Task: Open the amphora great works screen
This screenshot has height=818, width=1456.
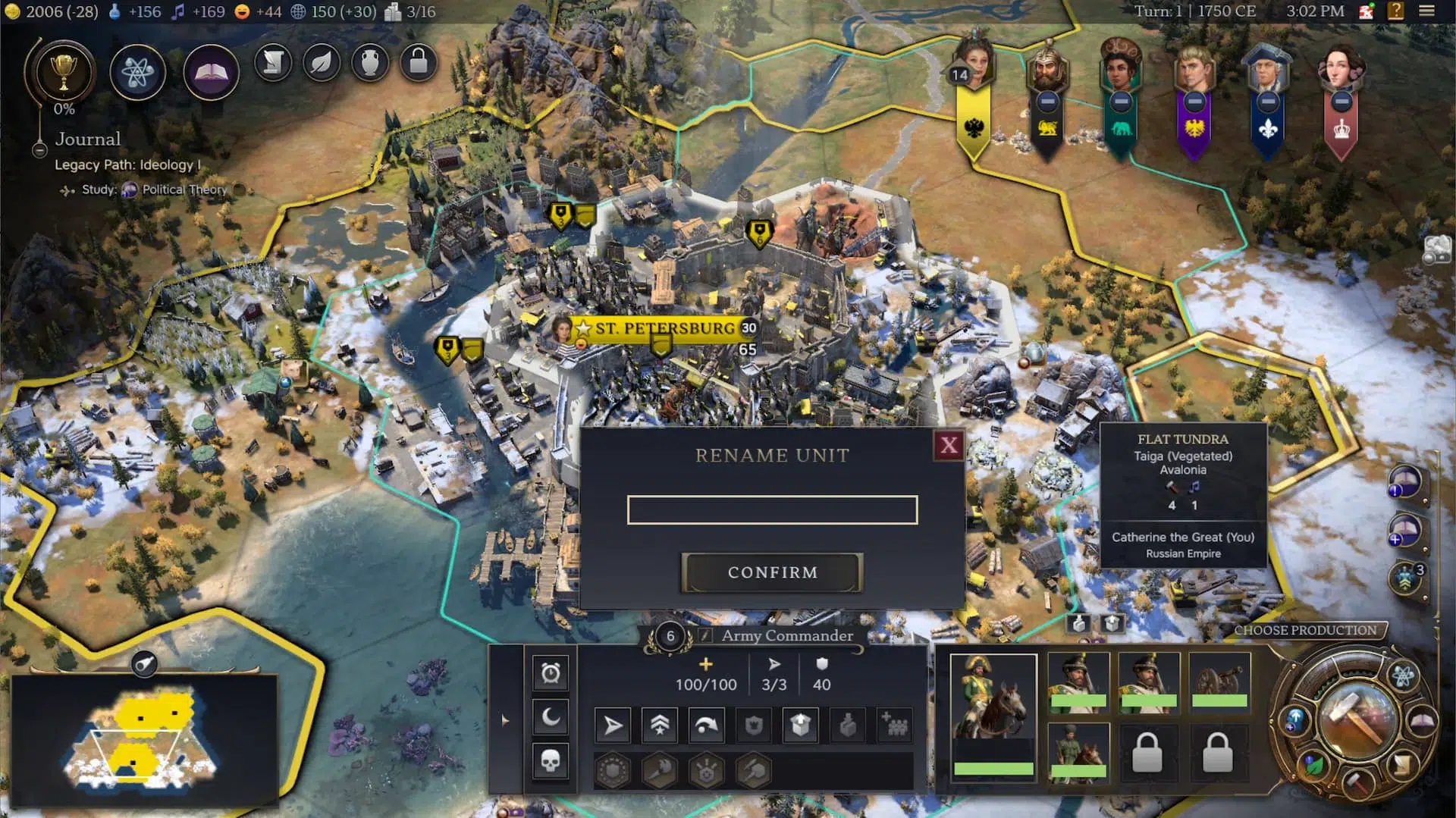Action: click(370, 63)
